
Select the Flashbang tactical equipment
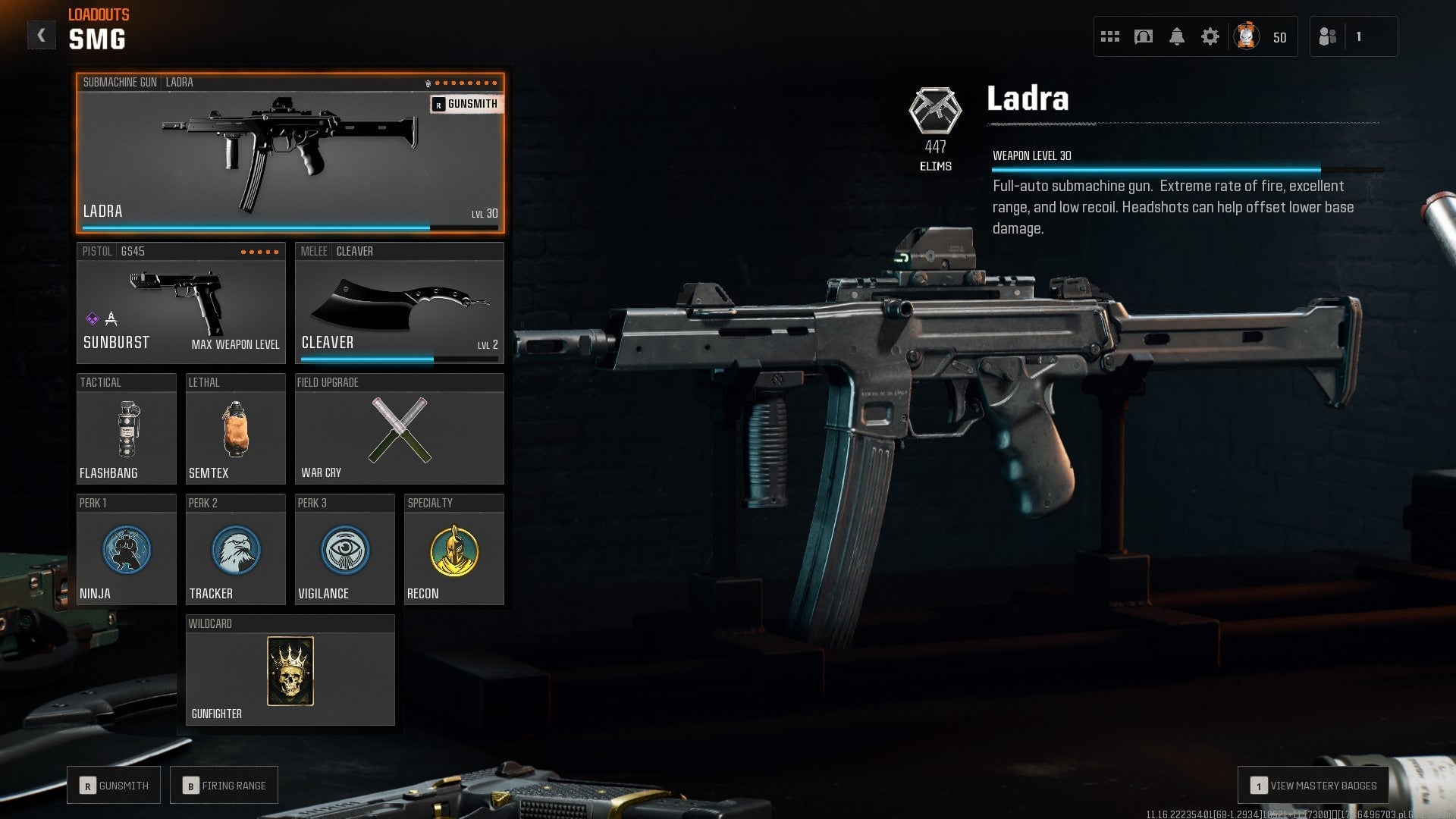click(x=126, y=428)
